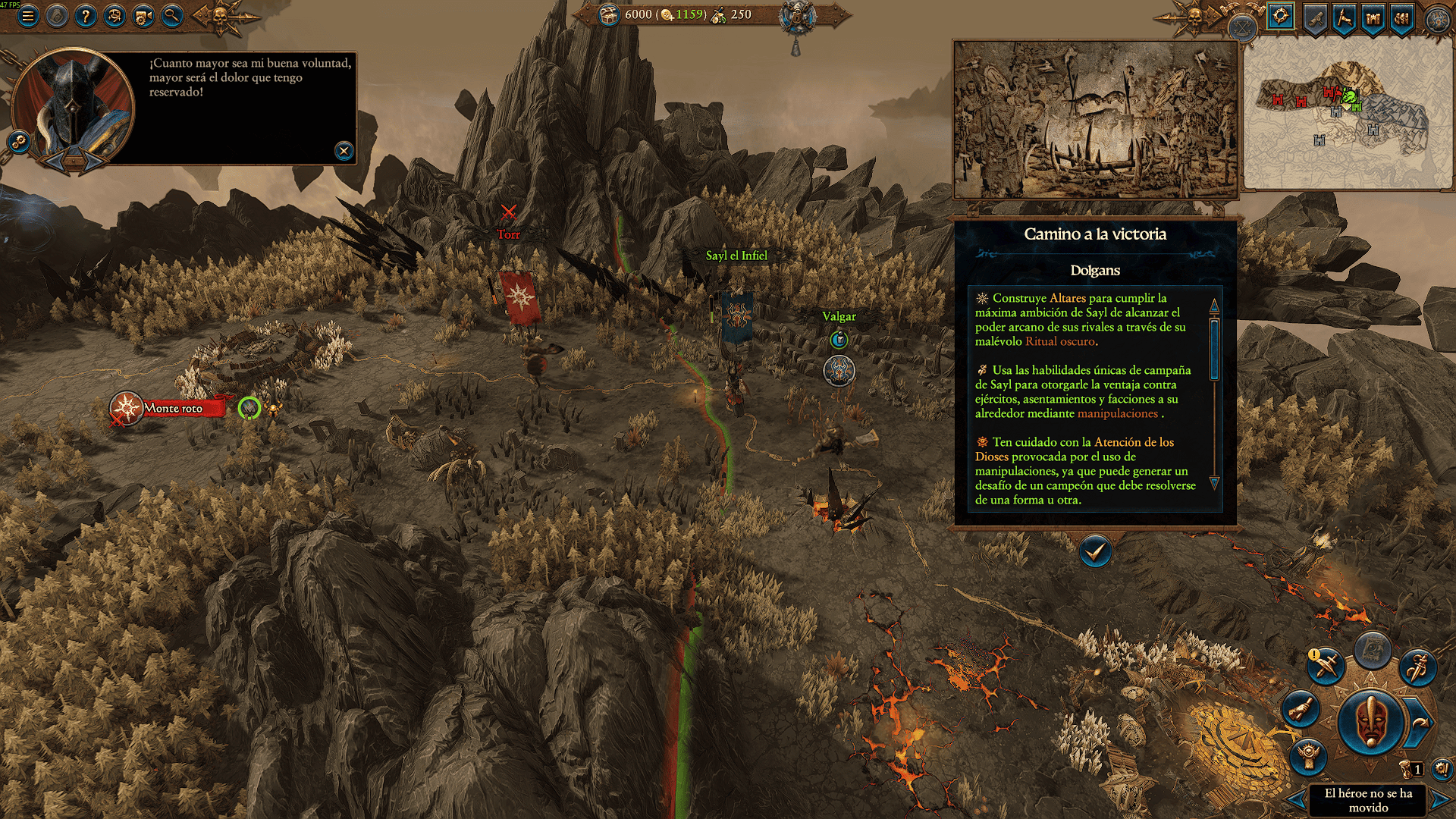This screenshot has height=819, width=1456.
Task: Open the camera settings button
Action: 143,16
